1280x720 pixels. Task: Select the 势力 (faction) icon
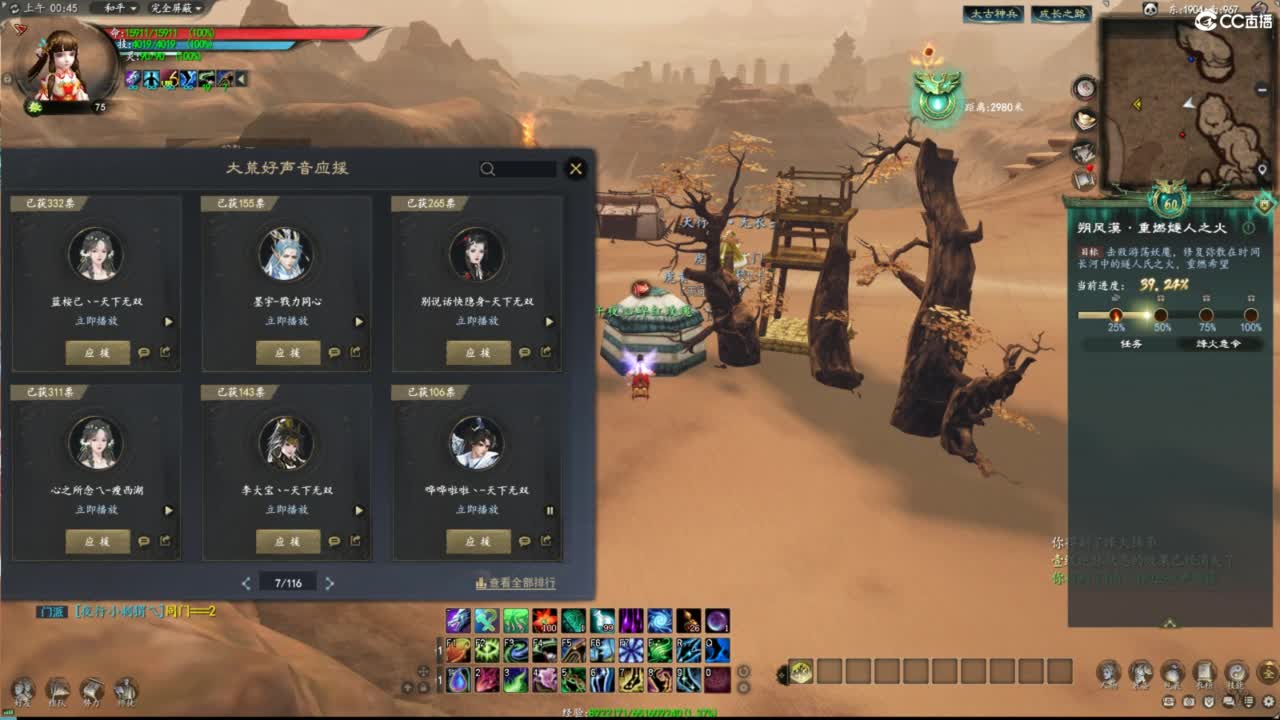pos(92,690)
